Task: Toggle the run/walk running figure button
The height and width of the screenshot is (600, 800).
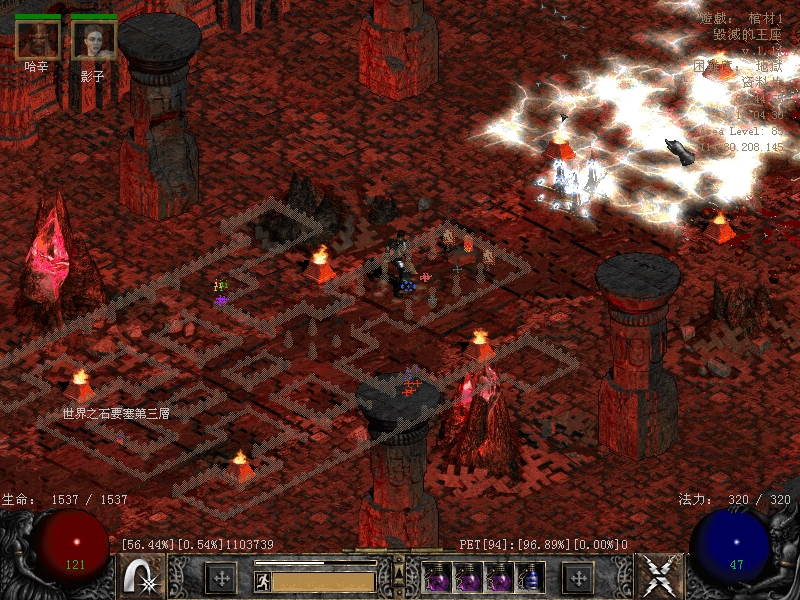Action: click(x=262, y=580)
